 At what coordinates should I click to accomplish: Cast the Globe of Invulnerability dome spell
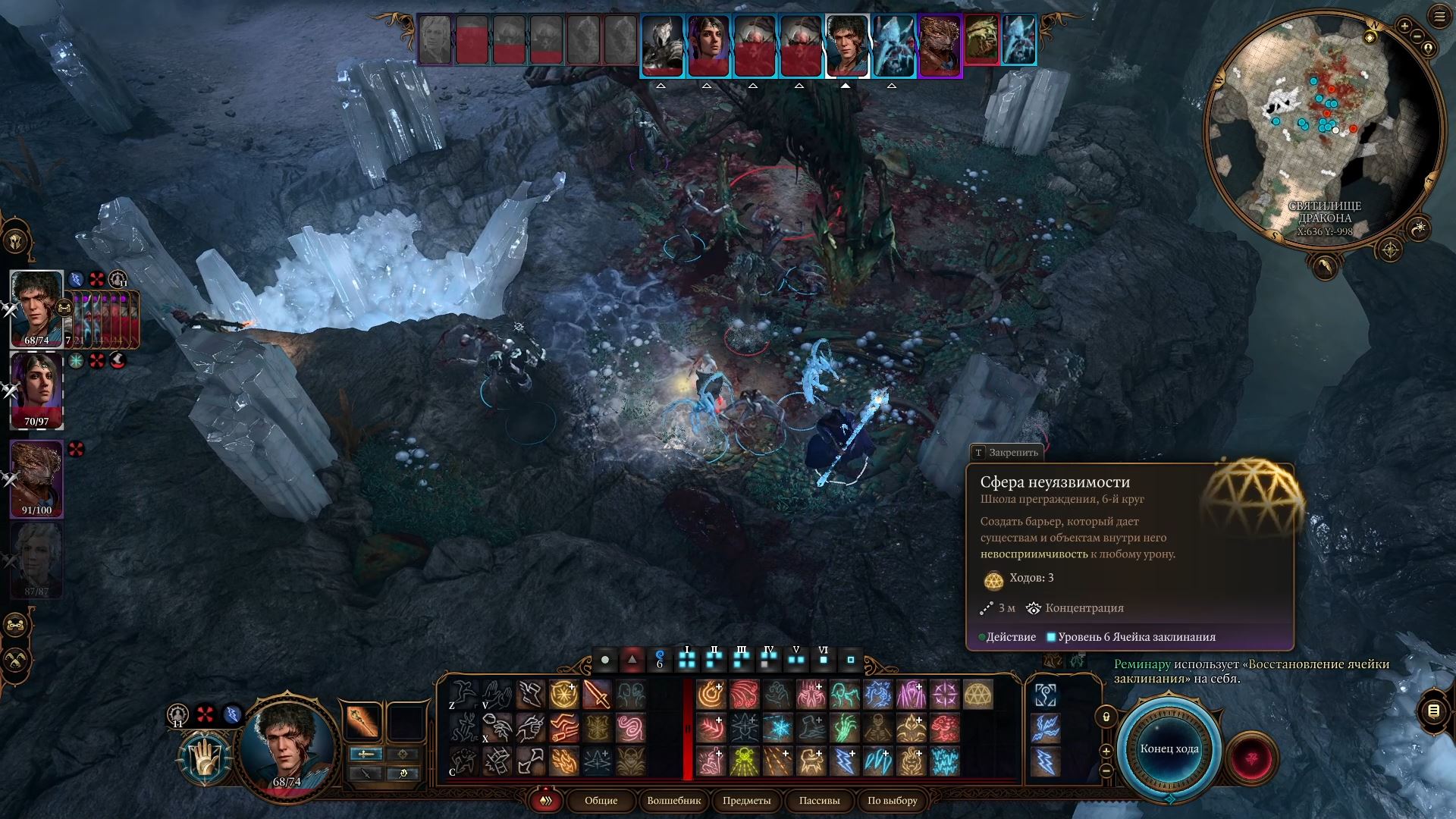pos(977,695)
